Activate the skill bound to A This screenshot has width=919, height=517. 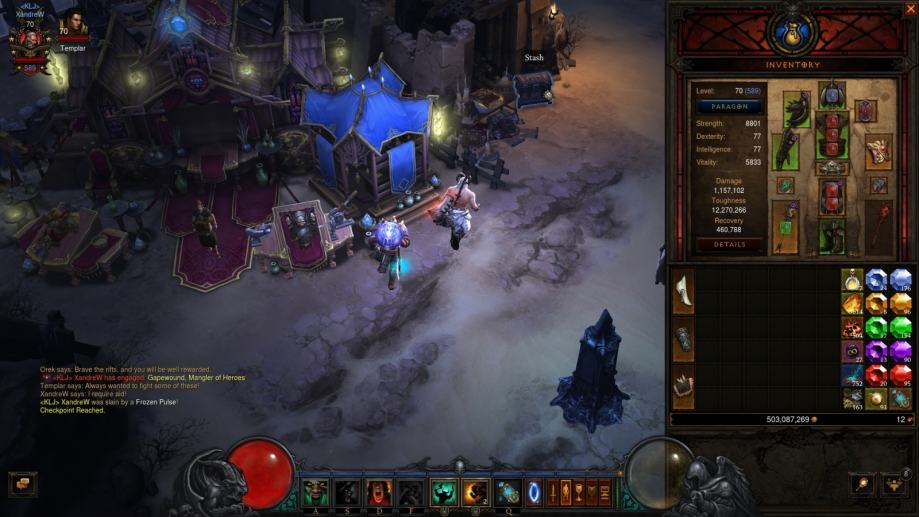[x=316, y=492]
